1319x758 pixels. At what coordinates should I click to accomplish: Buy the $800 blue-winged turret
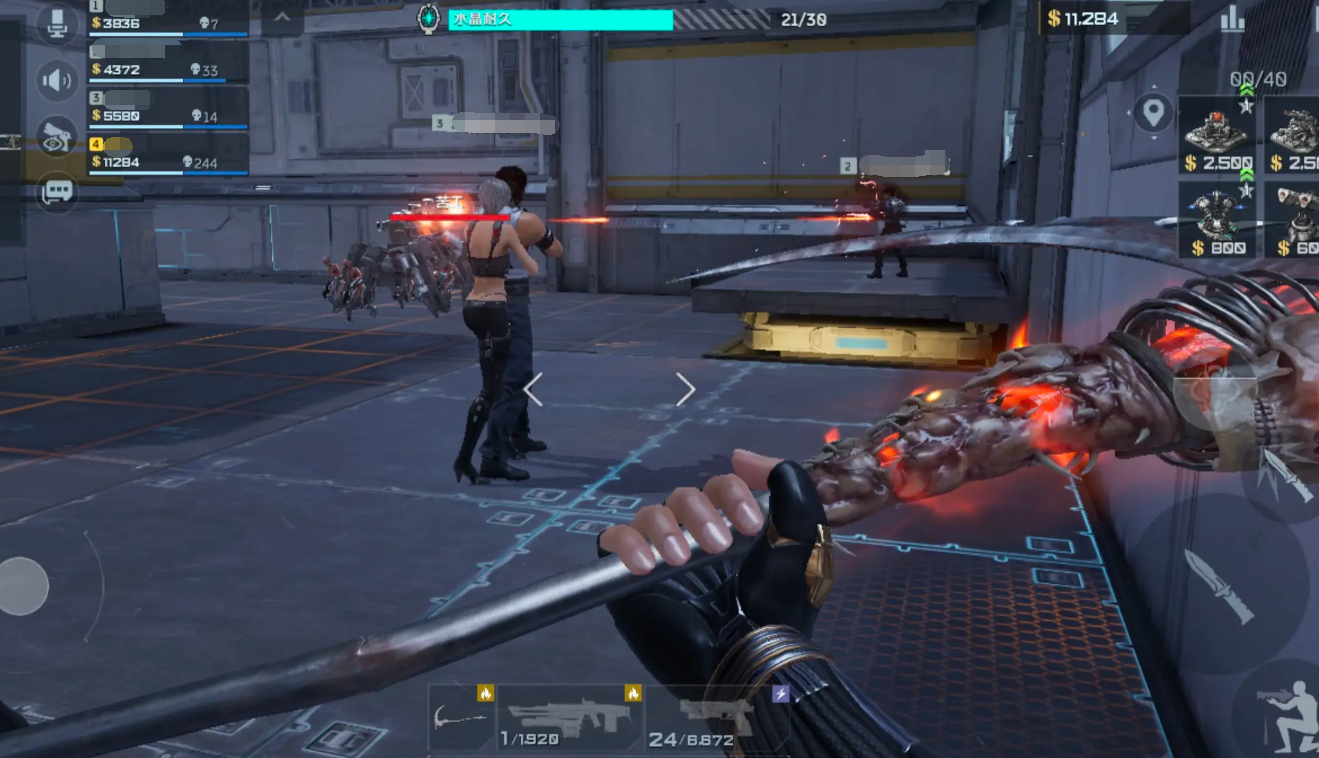pos(1219,220)
